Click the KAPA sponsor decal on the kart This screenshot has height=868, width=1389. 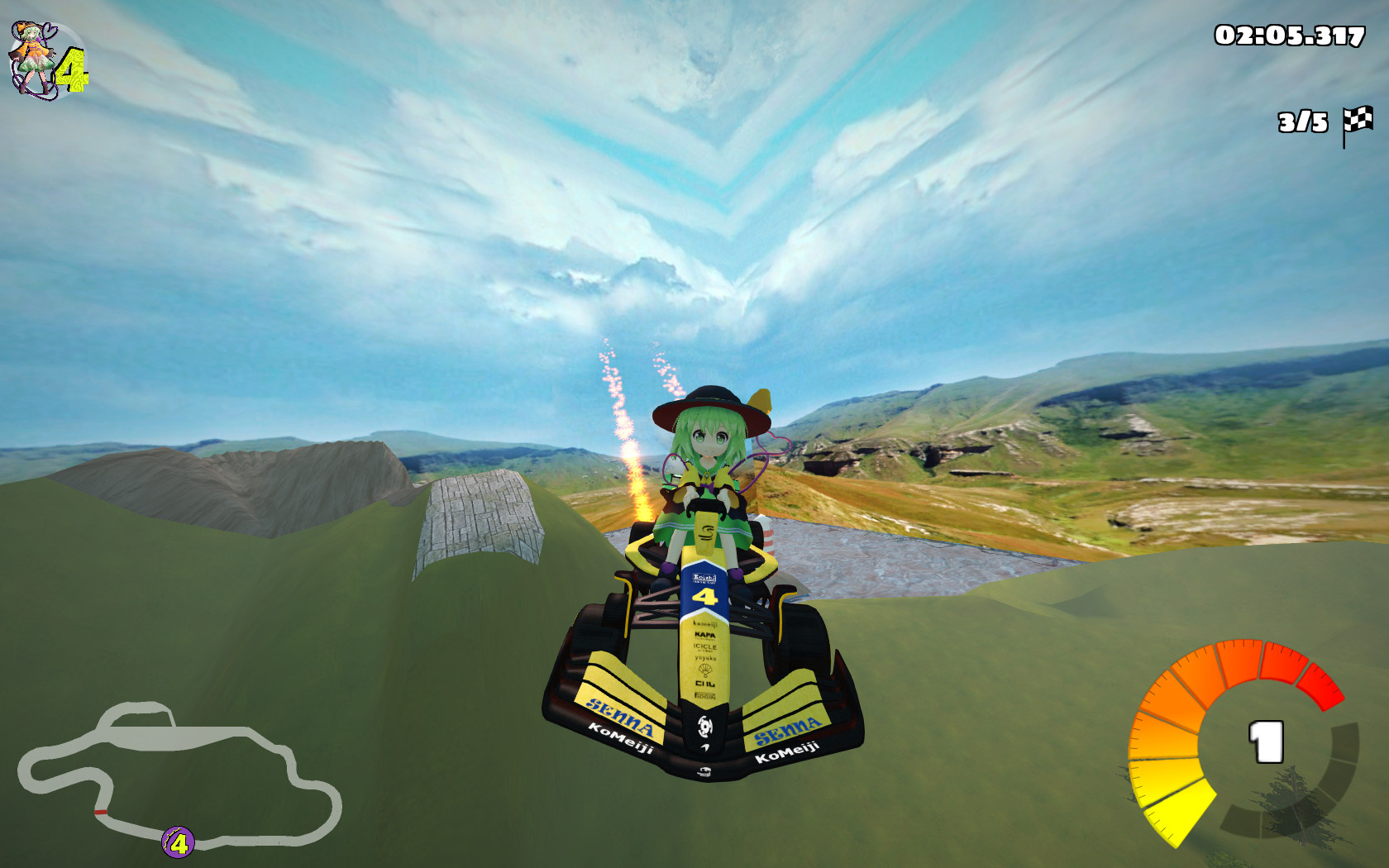click(704, 635)
